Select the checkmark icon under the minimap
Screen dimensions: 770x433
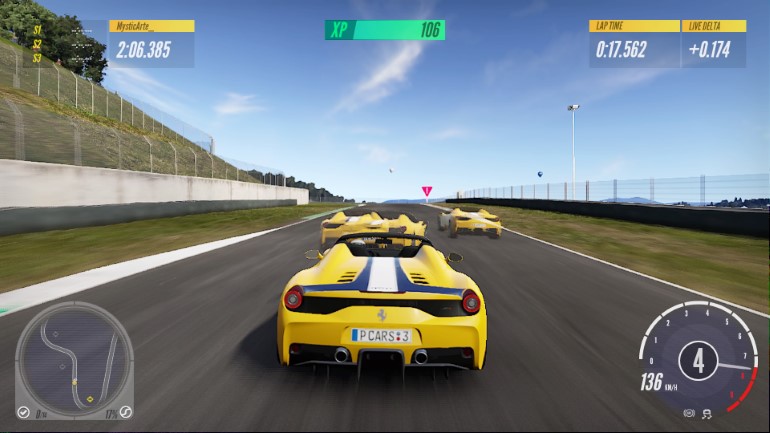(23, 412)
